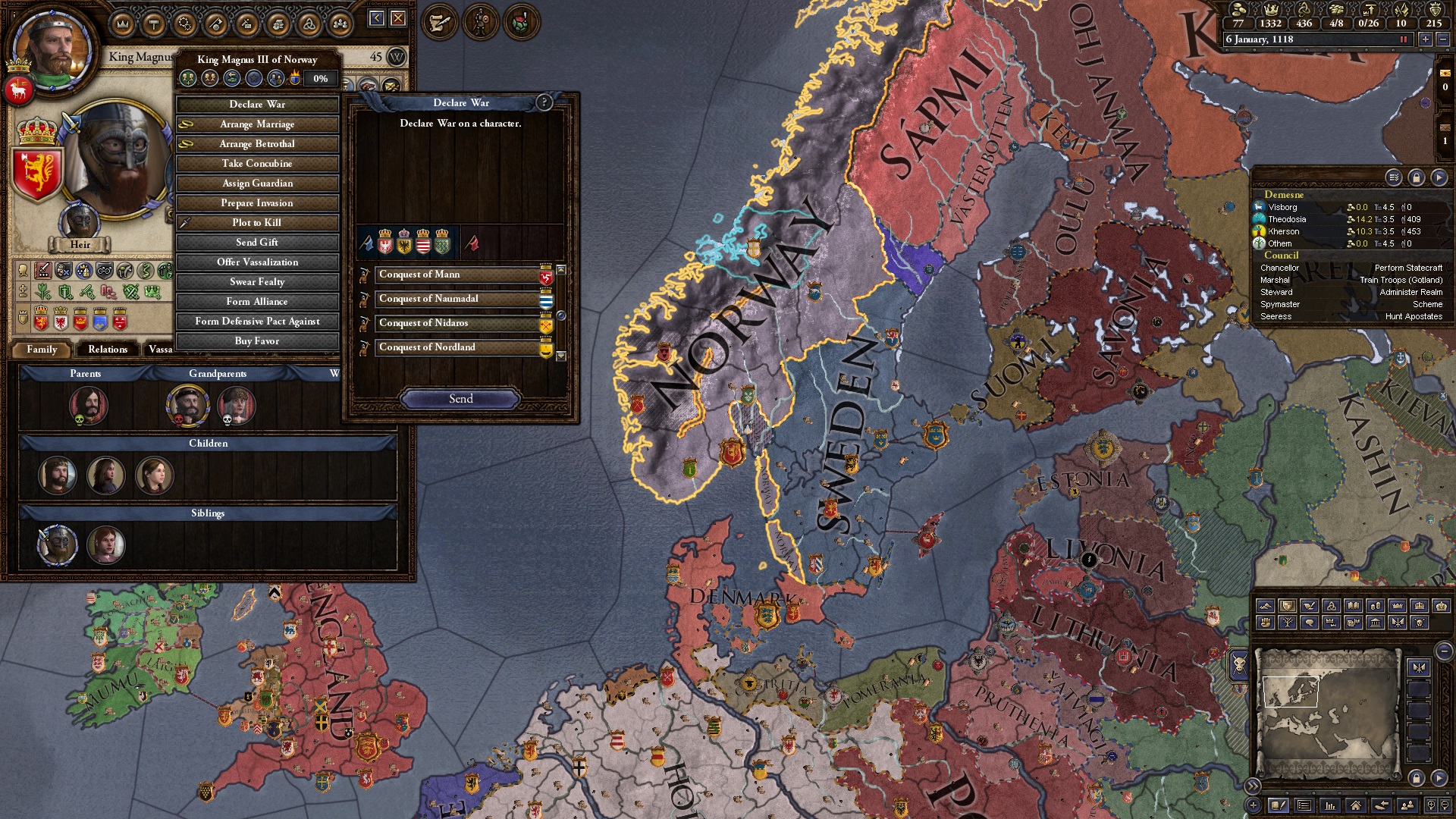Pick the Conquest of Nidaros option
This screenshot has height=819, width=1456.
click(x=457, y=323)
